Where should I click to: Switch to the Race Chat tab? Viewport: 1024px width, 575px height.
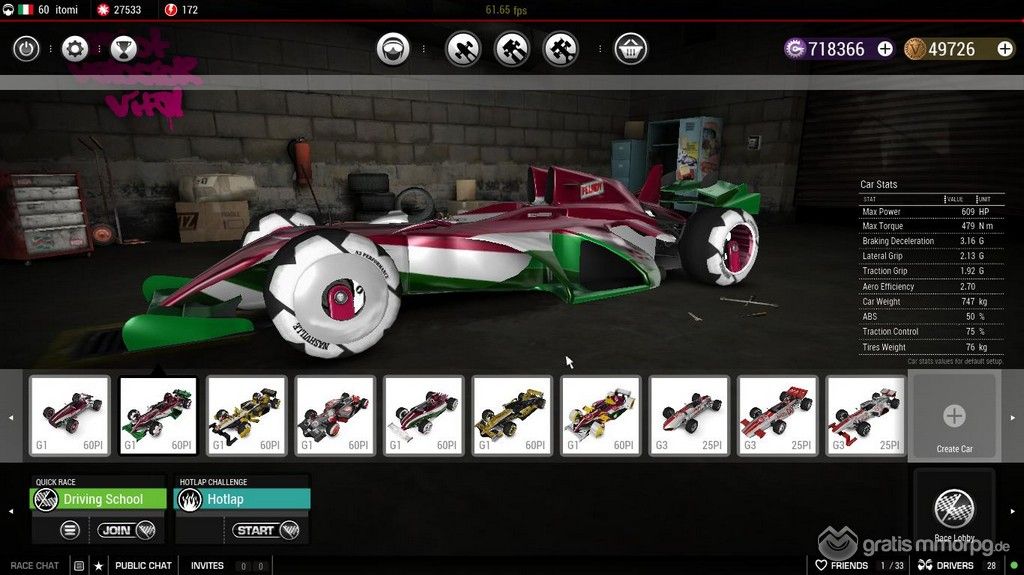(x=34, y=566)
